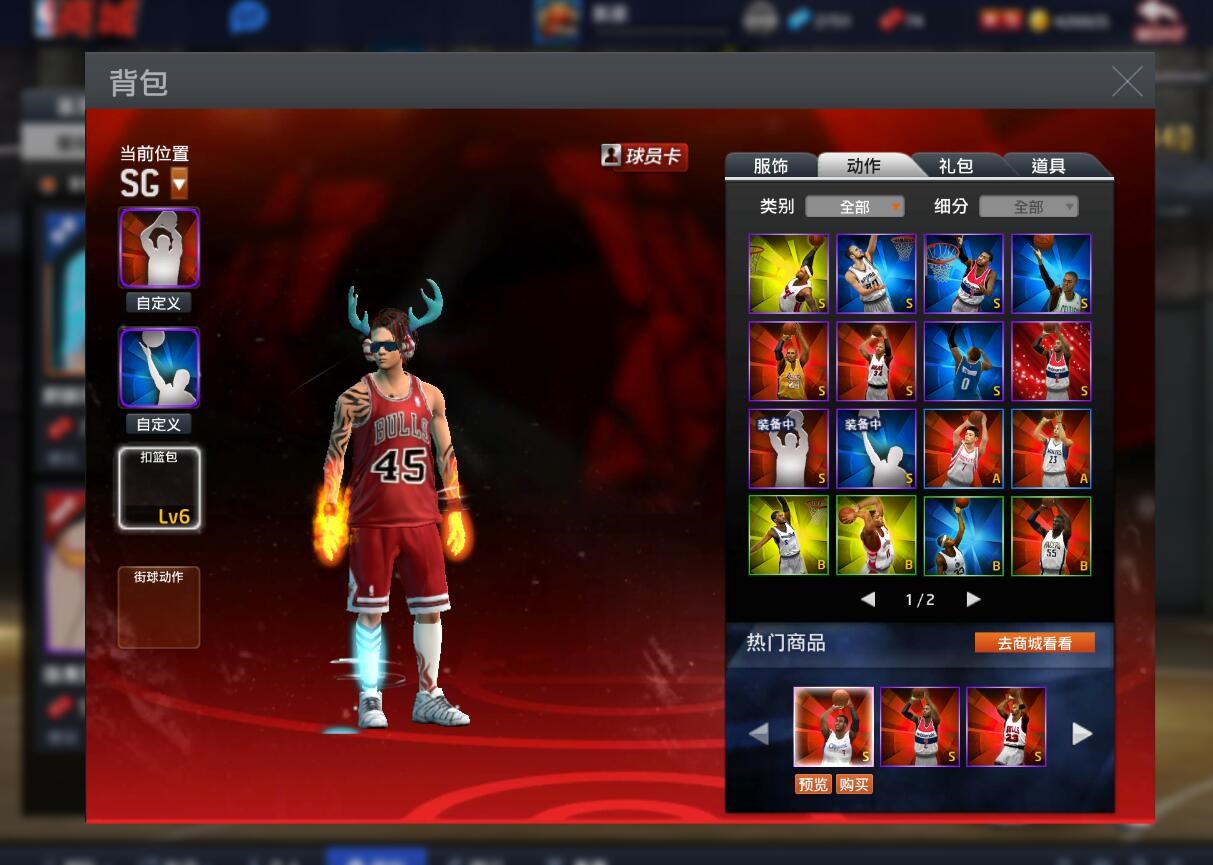The width and height of the screenshot is (1213, 865).
Task: Close the 背包 backpack window
Action: tap(1127, 82)
